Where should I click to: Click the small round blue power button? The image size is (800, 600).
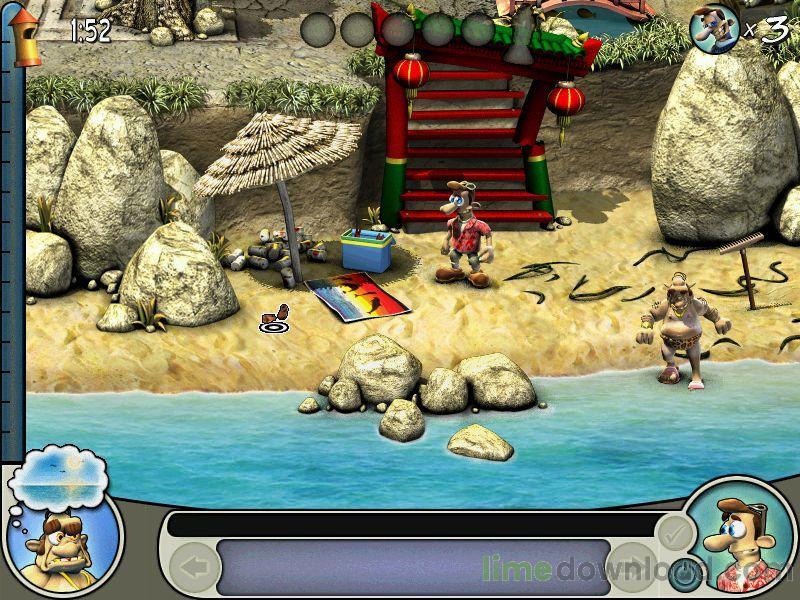[685, 575]
